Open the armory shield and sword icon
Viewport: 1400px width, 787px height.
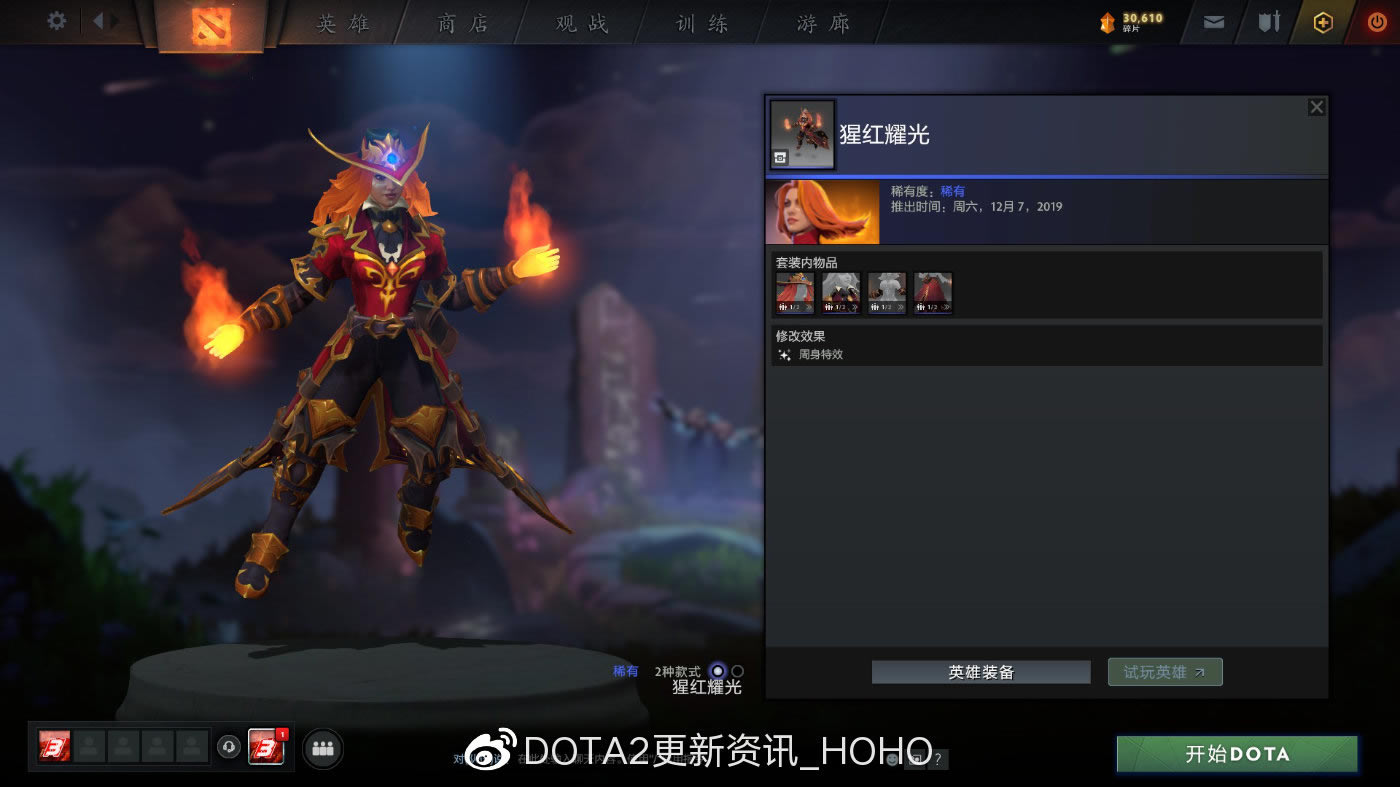click(x=1268, y=22)
